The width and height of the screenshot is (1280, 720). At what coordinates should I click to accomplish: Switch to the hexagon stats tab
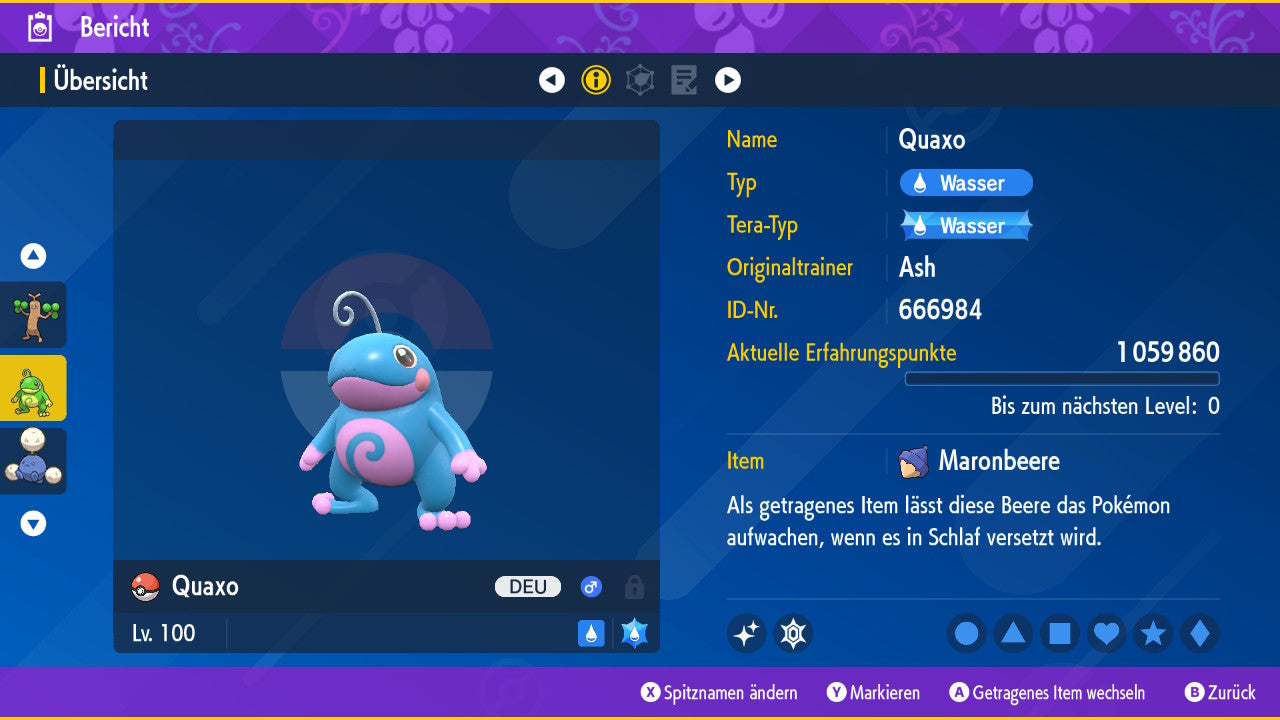tap(640, 80)
